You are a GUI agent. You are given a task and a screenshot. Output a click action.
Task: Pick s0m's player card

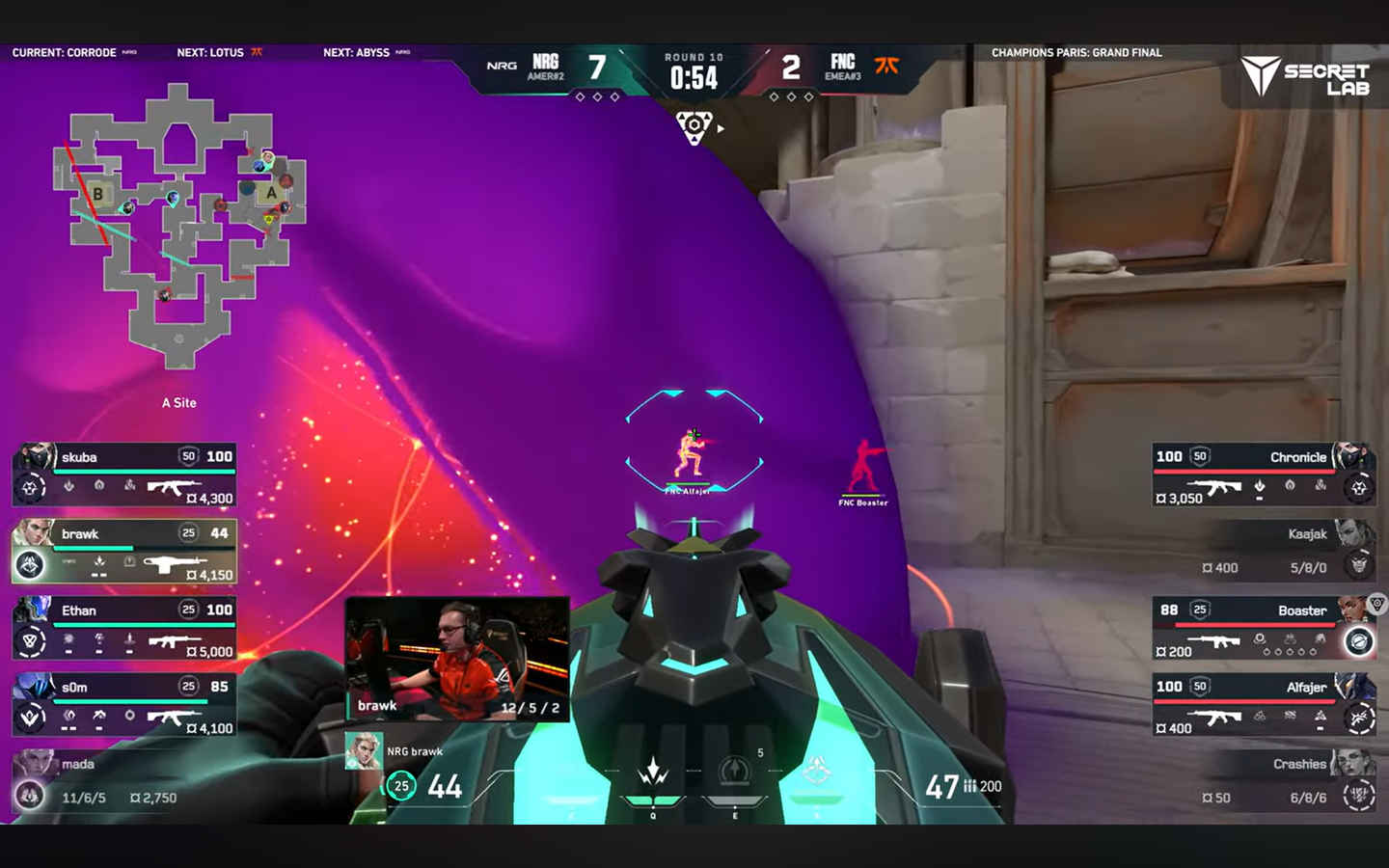click(x=124, y=705)
